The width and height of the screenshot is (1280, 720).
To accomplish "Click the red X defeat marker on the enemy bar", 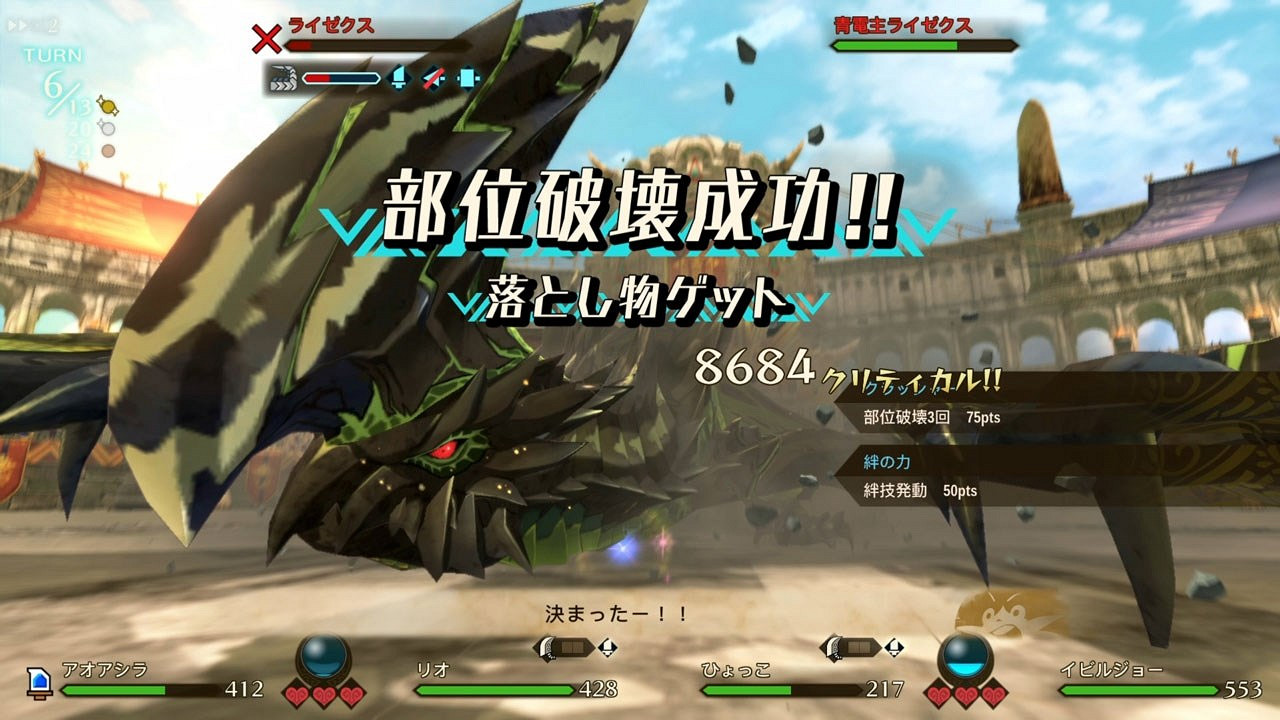I will coord(266,40).
